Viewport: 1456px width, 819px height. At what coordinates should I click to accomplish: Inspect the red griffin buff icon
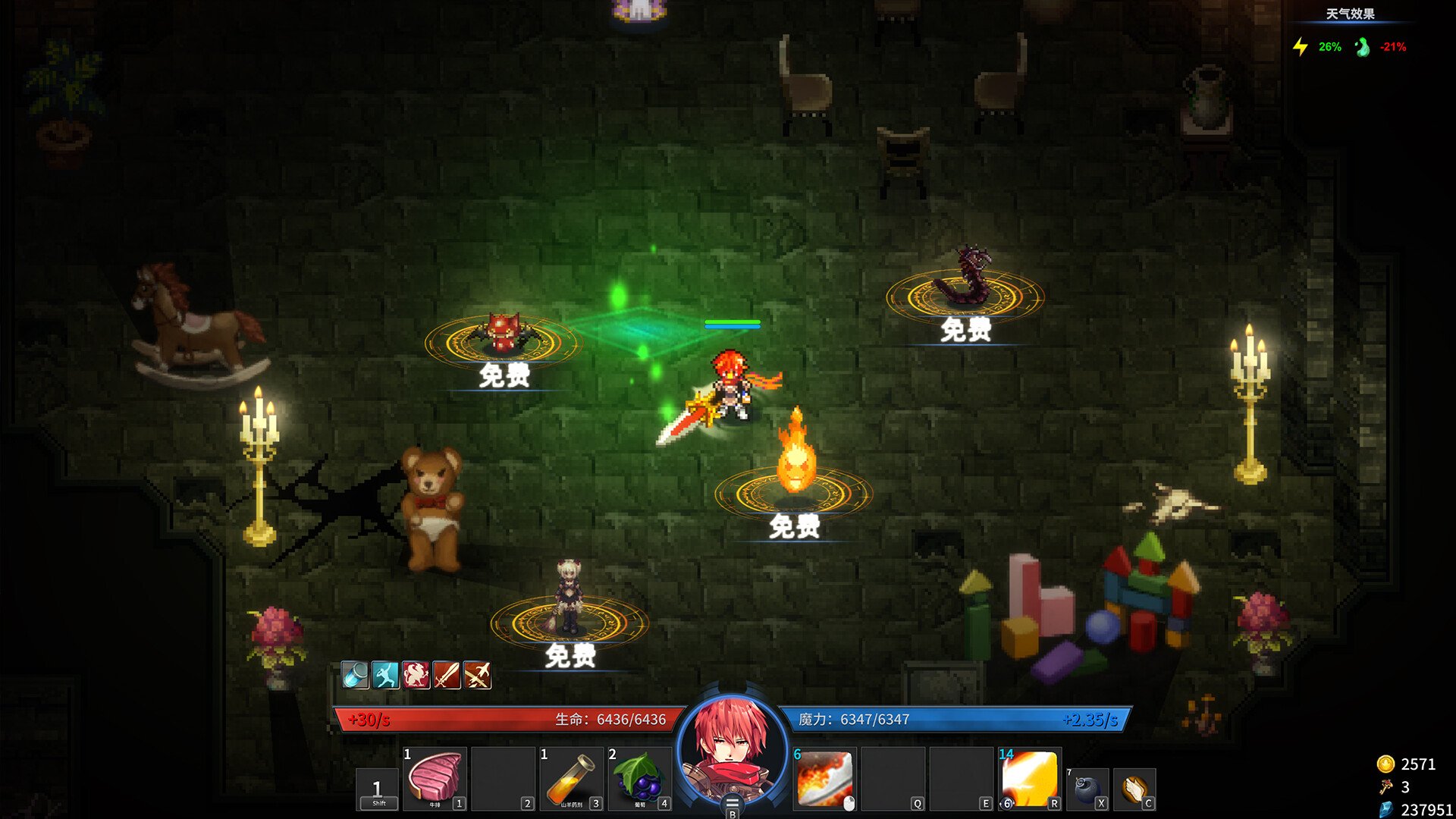pos(416,674)
